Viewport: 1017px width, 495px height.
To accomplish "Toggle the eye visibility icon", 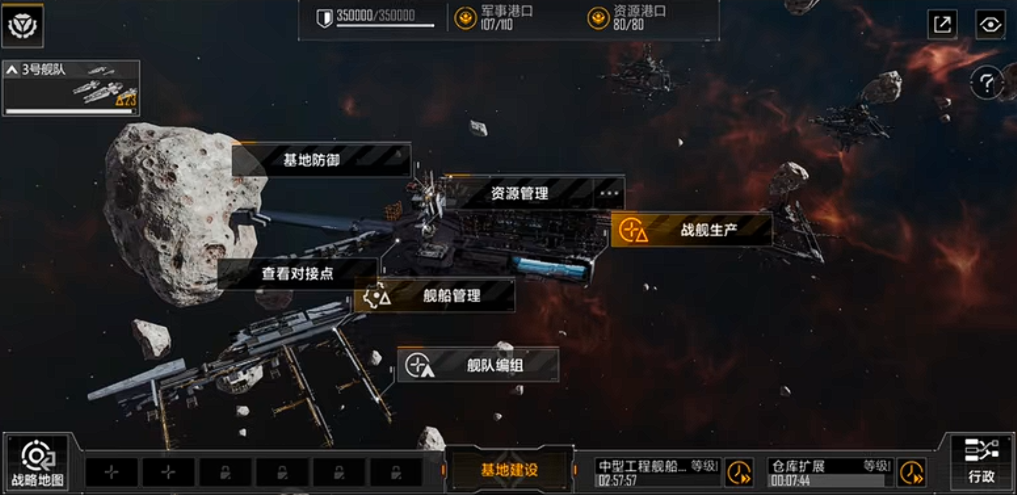I will pyautogui.click(x=990, y=25).
